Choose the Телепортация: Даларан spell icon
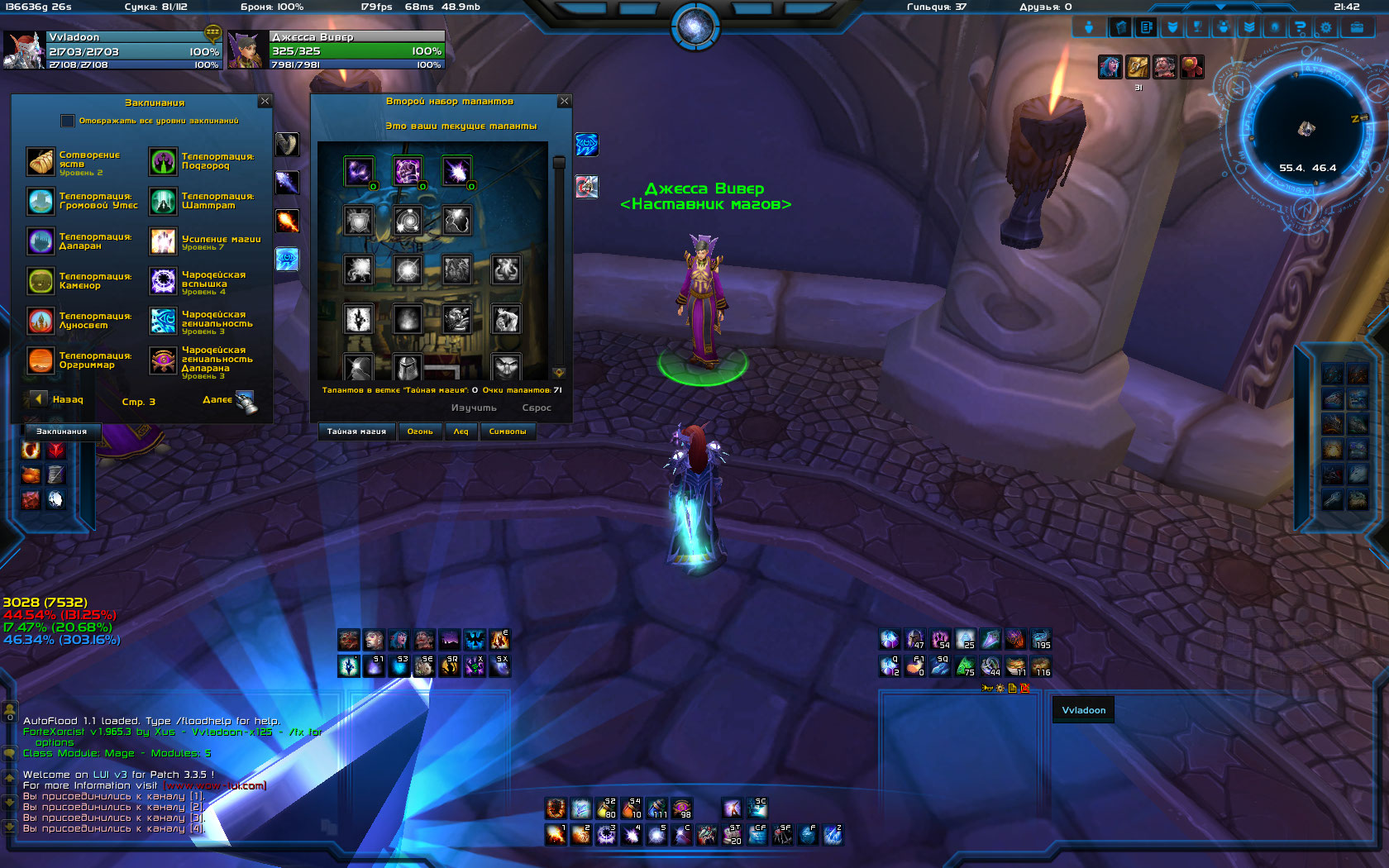Viewport: 1389px width, 868px height. point(41,241)
